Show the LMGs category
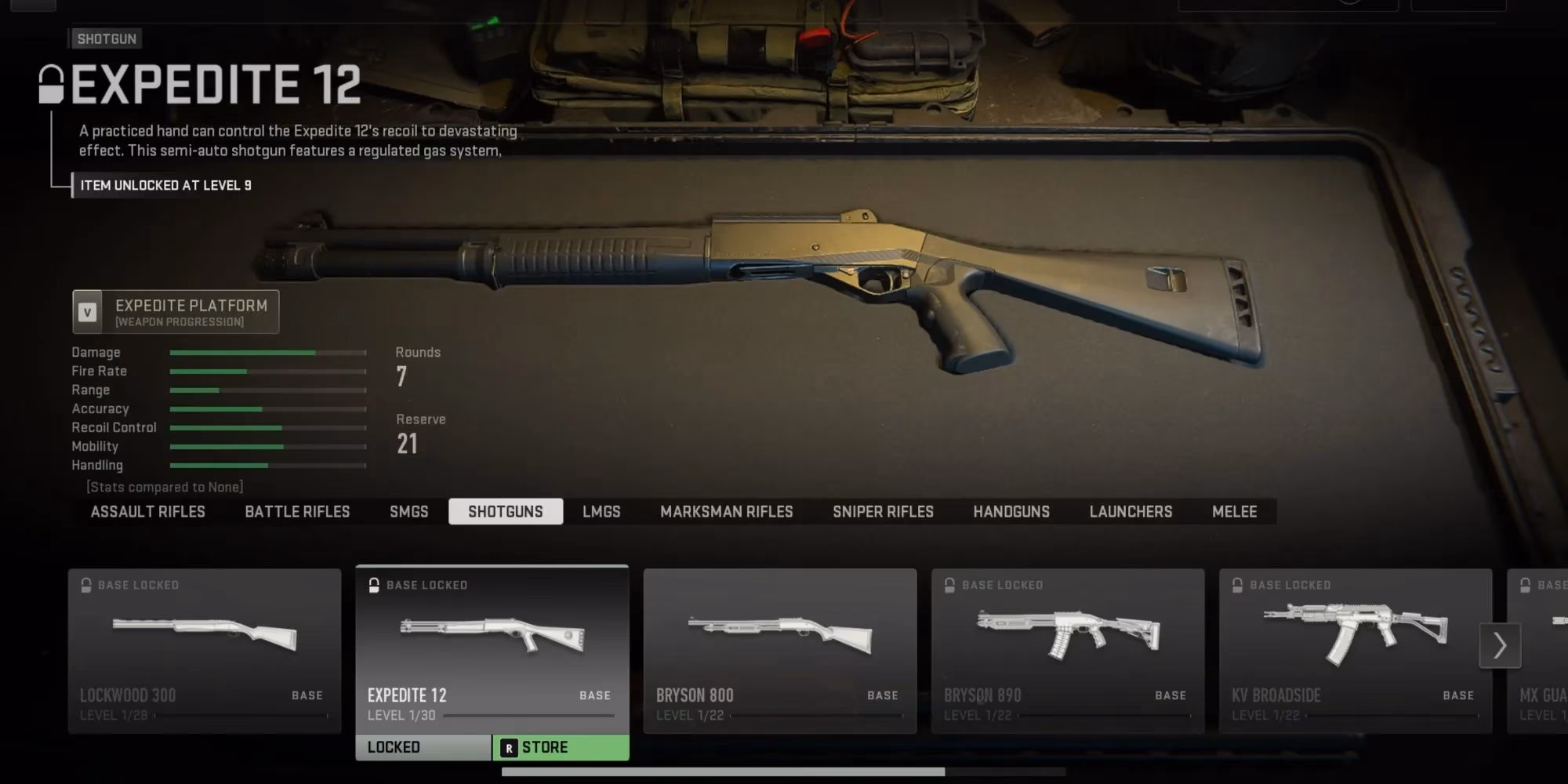This screenshot has height=784, width=1568. pos(601,512)
